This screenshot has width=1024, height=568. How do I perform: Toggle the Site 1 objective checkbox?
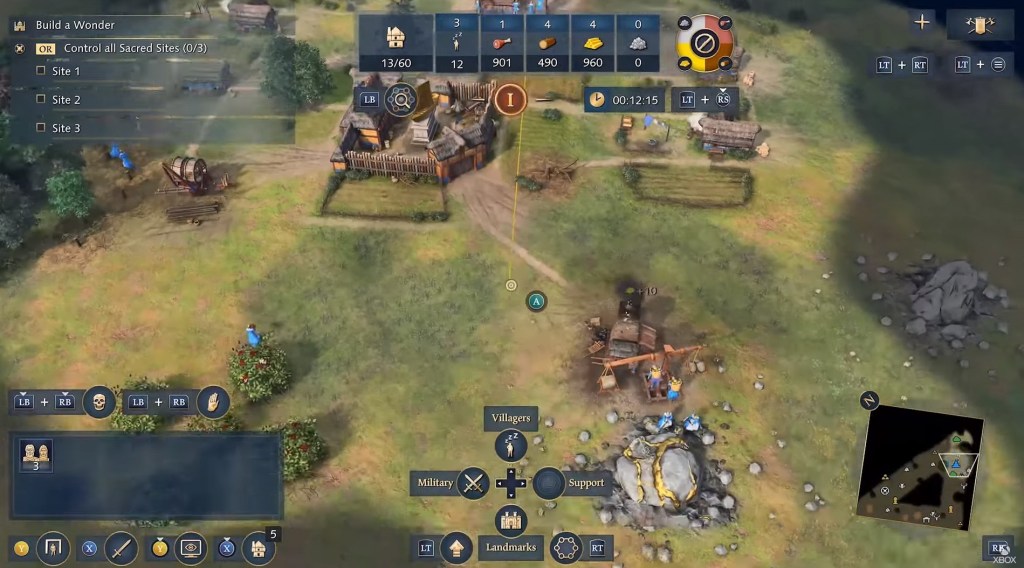pos(40,71)
